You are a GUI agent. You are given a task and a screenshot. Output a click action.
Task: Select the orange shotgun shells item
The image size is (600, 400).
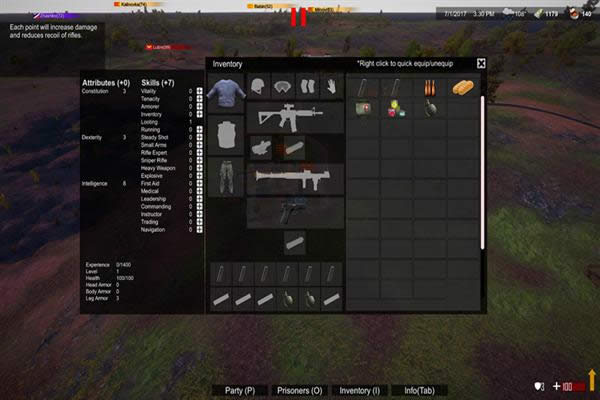[428, 88]
